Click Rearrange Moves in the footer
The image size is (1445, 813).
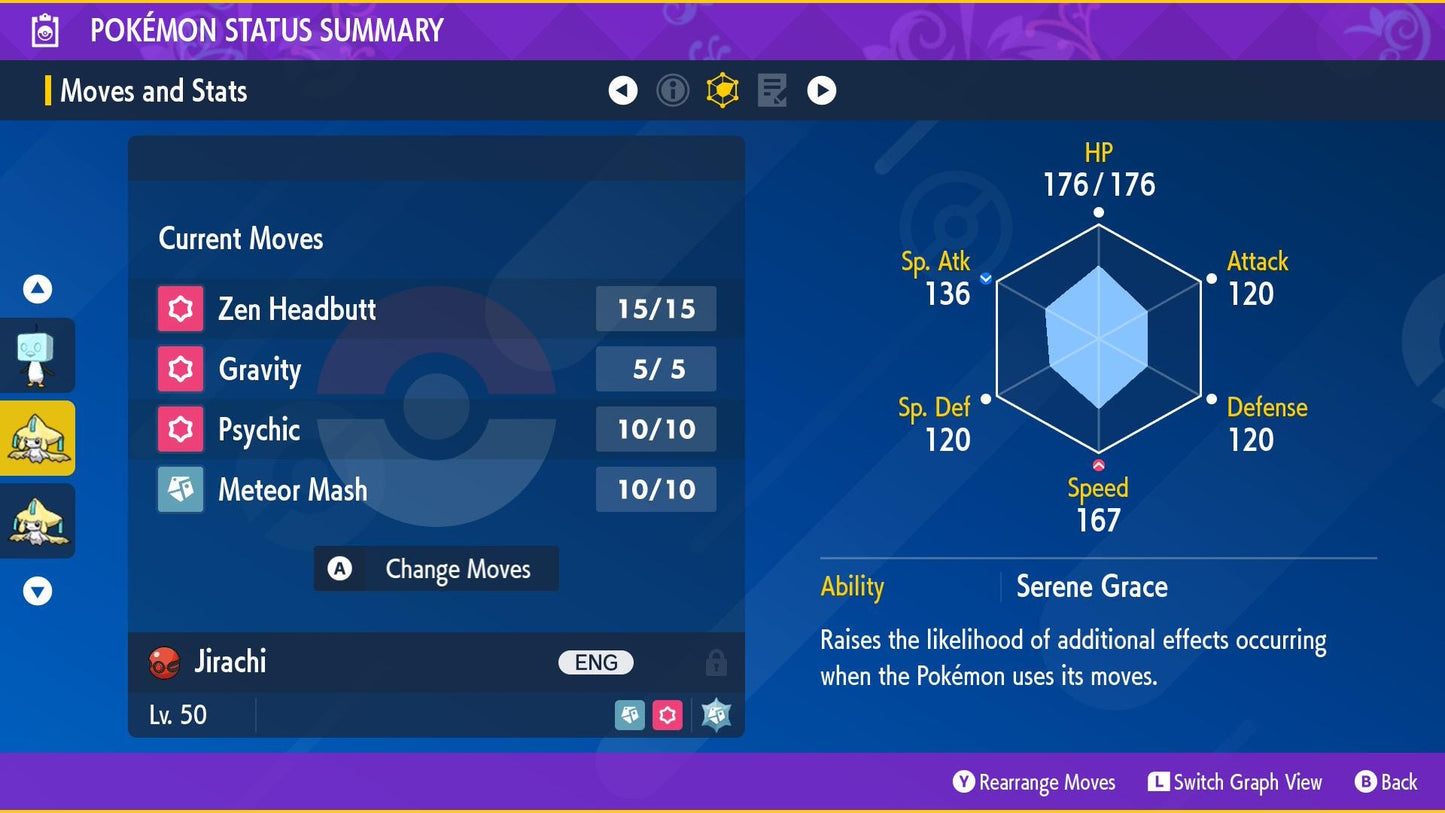click(1034, 782)
